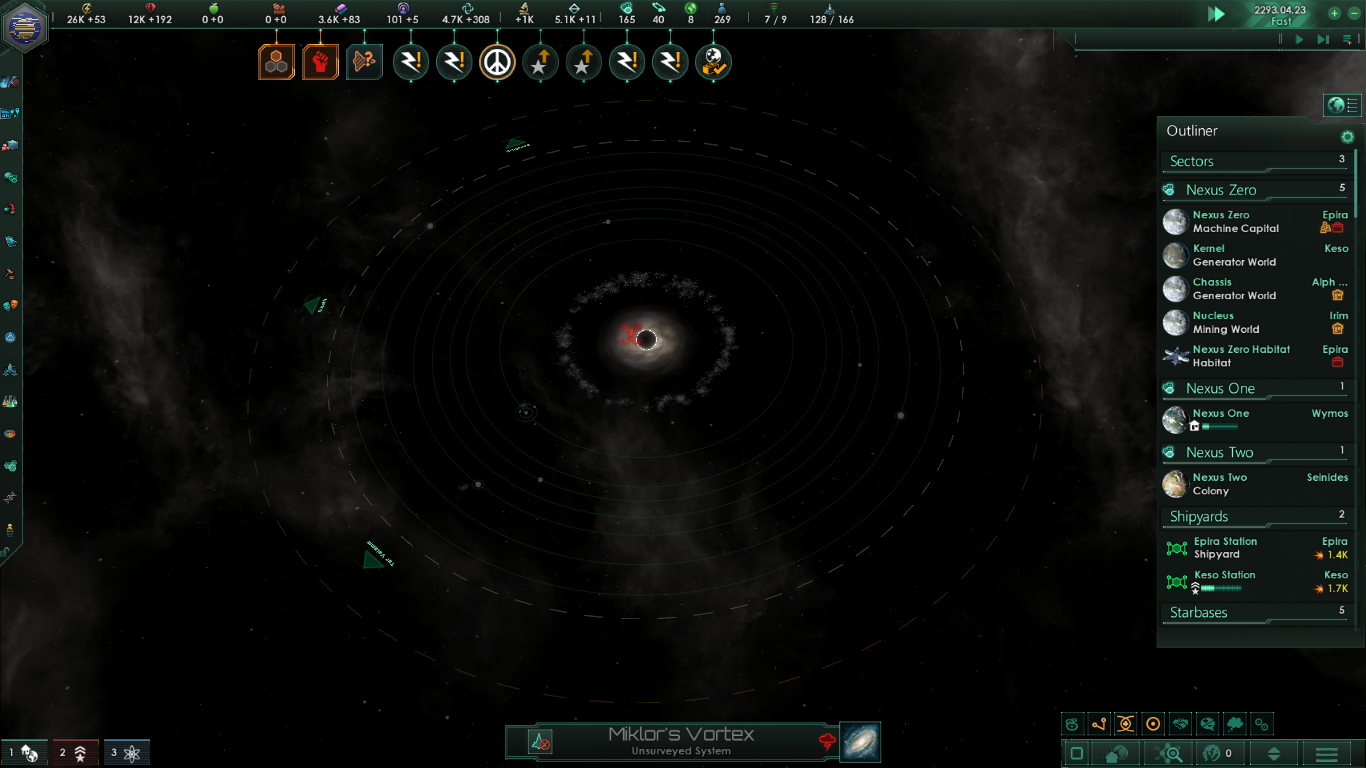The width and height of the screenshot is (1366, 768).
Task: Open the peace symbol notification
Action: tap(497, 63)
